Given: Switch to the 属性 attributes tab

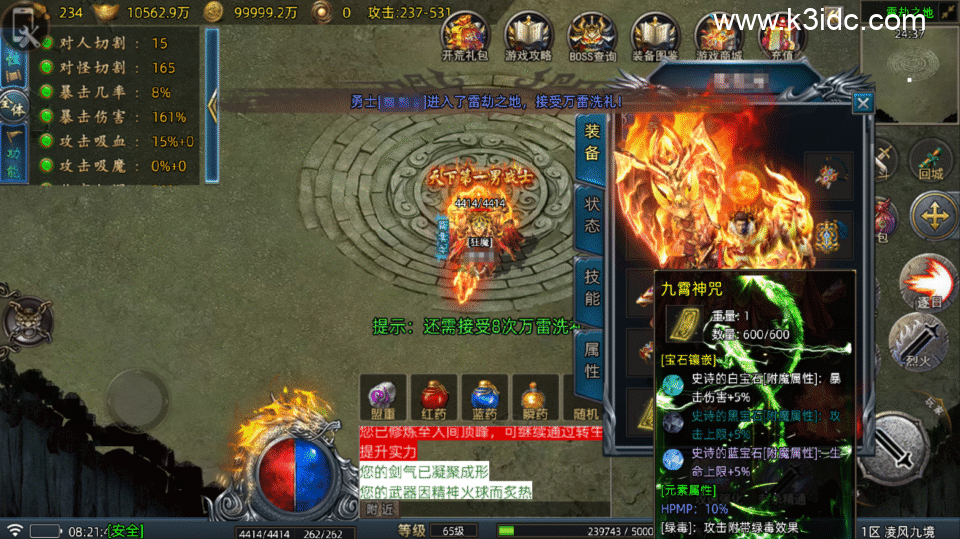Looking at the screenshot, I should (591, 357).
